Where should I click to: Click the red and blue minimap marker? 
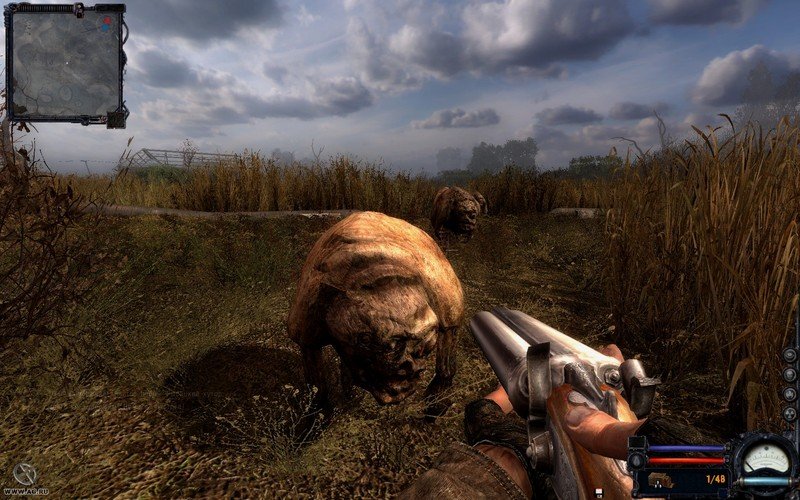point(104,21)
